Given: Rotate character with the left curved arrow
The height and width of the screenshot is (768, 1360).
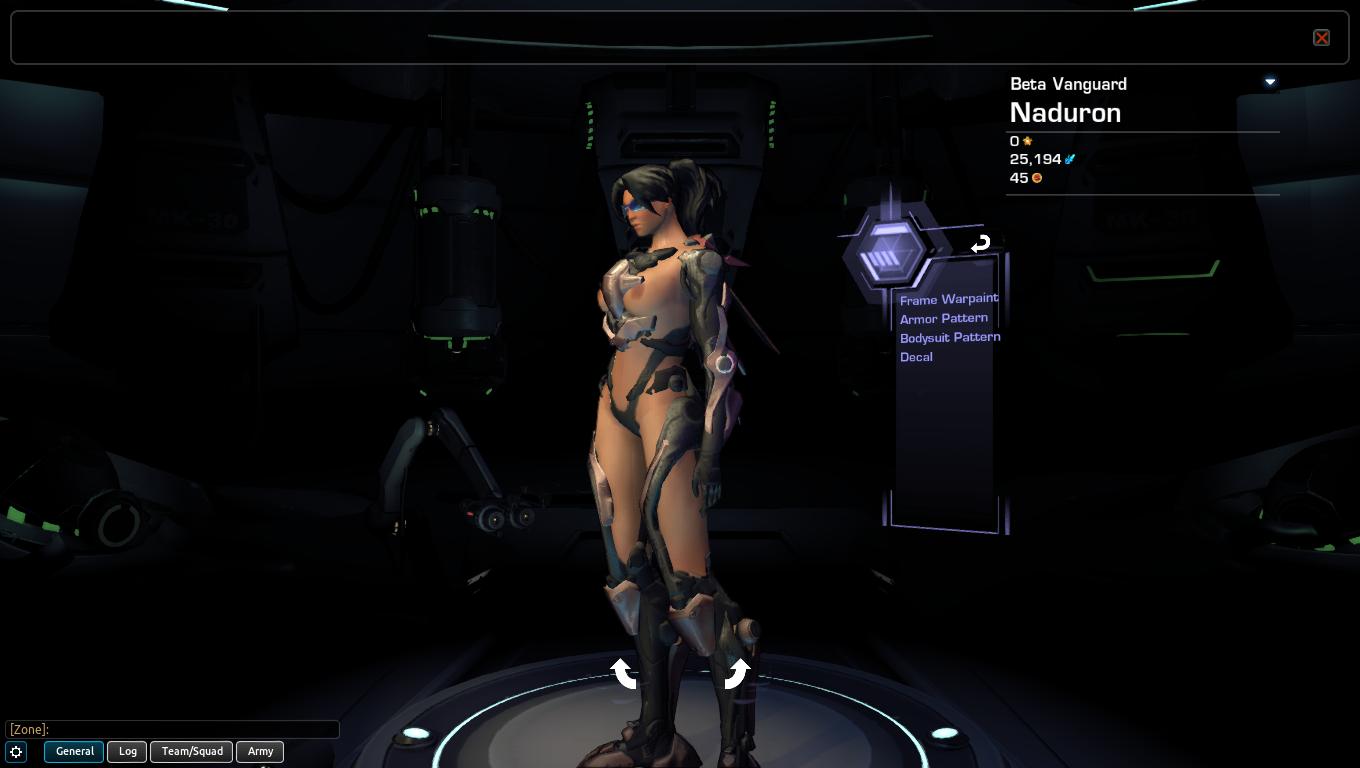Looking at the screenshot, I should (x=624, y=673).
